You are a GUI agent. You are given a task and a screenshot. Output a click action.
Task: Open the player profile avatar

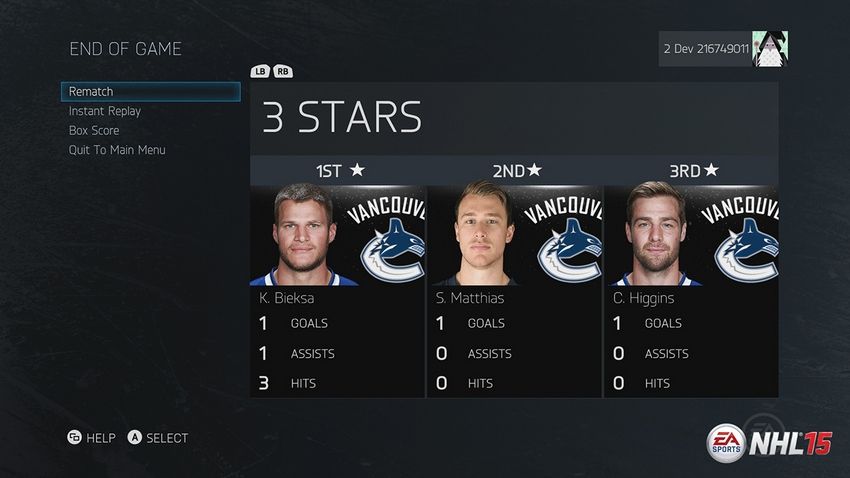tap(770, 48)
